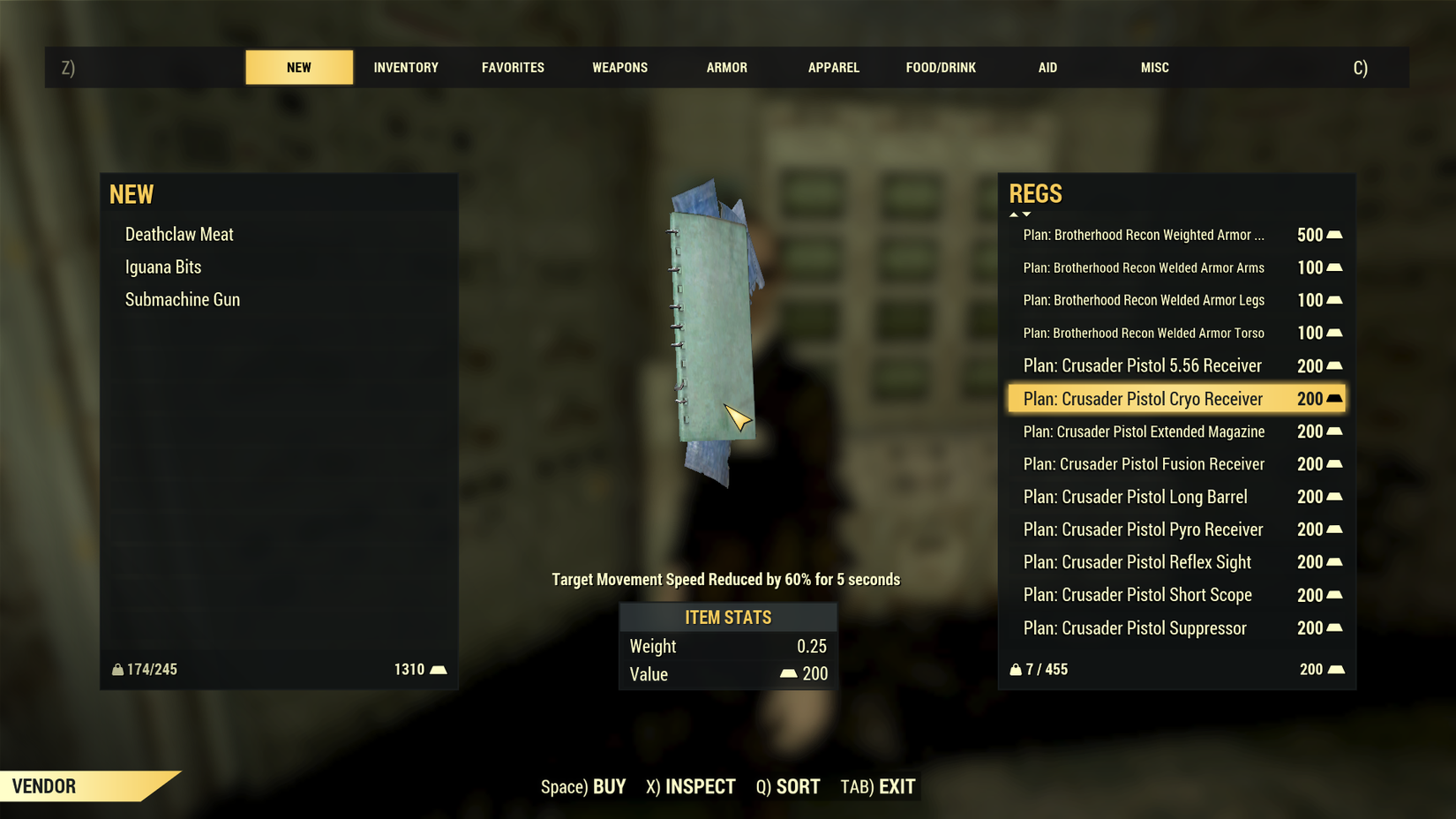1456x819 pixels.
Task: Click the caps icon on the highlighted Cryo Receiver row
Action: click(x=1334, y=399)
